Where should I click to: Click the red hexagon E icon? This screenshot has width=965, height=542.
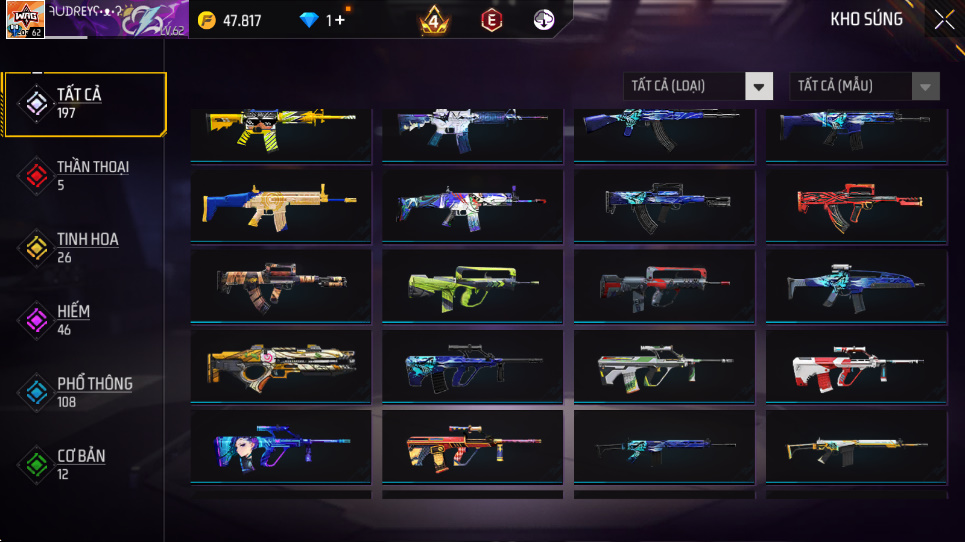[491, 20]
